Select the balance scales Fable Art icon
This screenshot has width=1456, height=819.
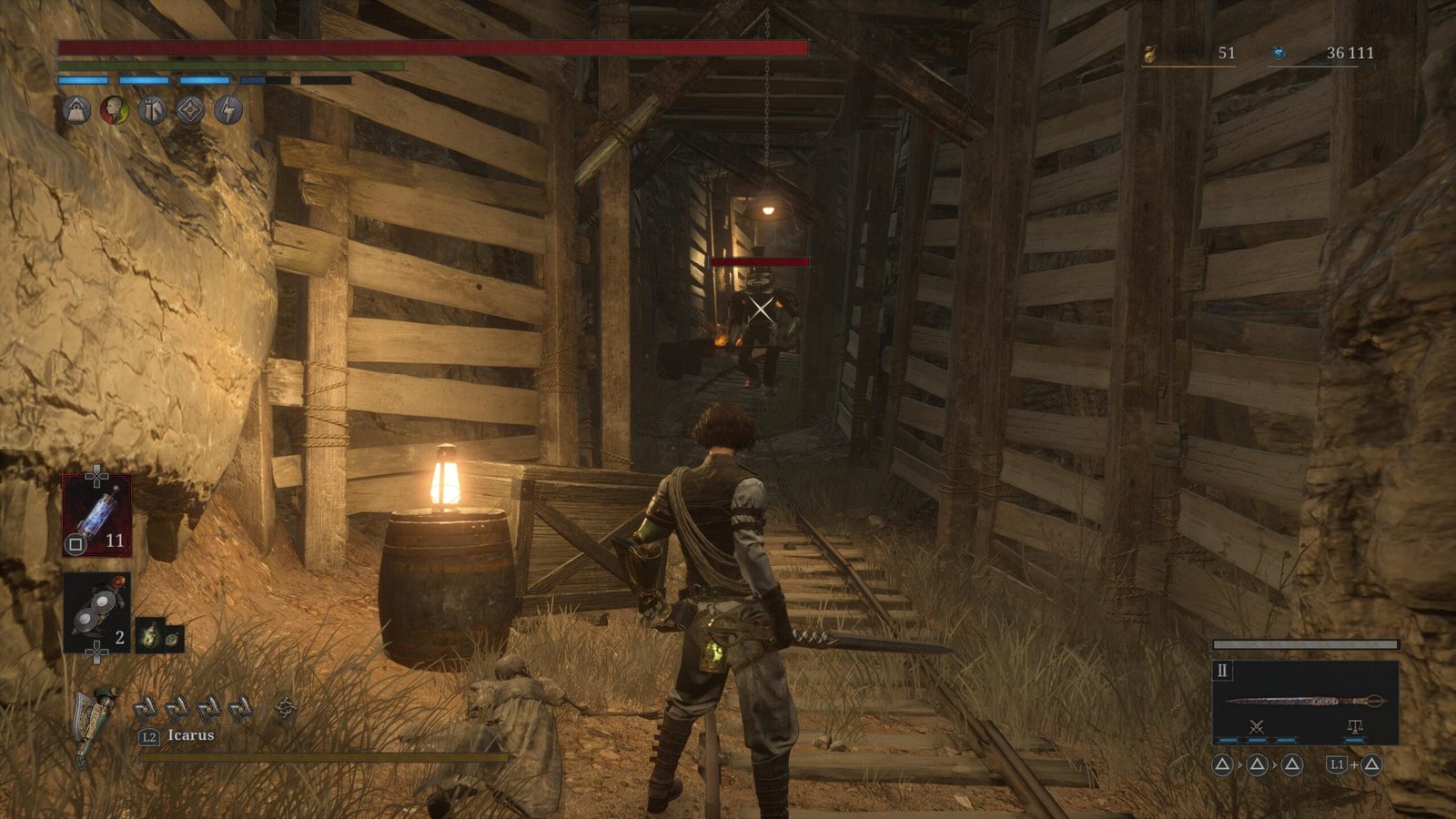coord(1354,727)
